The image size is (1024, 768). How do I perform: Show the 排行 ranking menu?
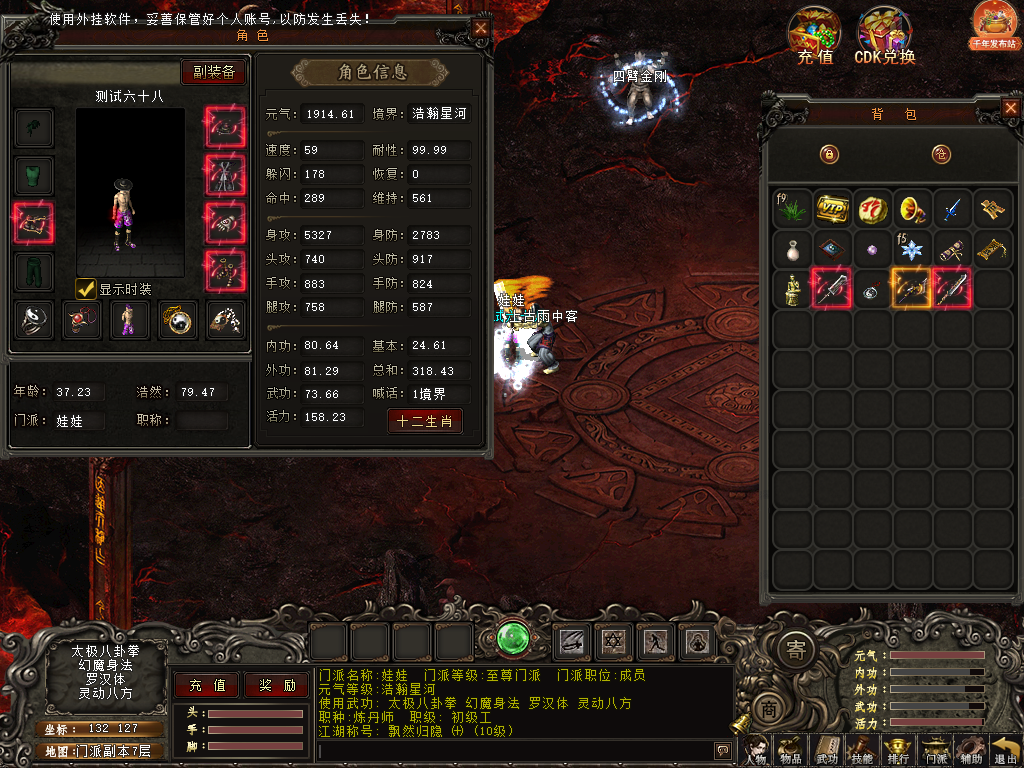[898, 750]
